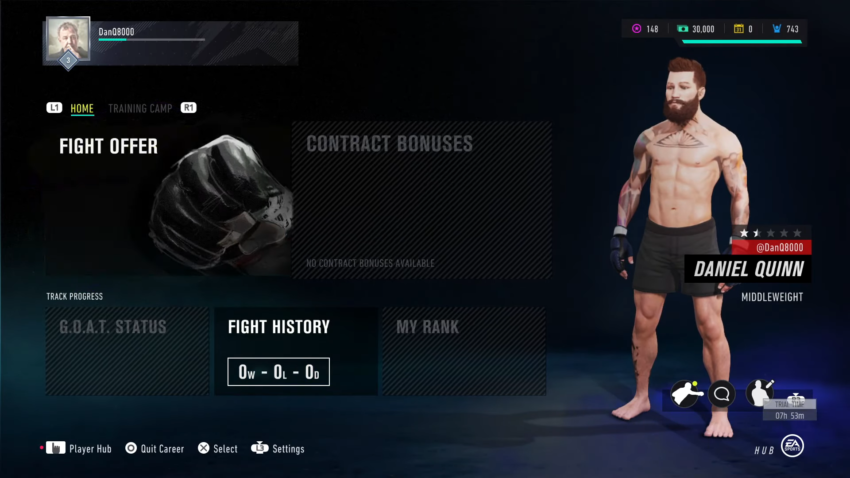
Task: Open the Player Hub option
Action: pyautogui.click(x=80, y=449)
